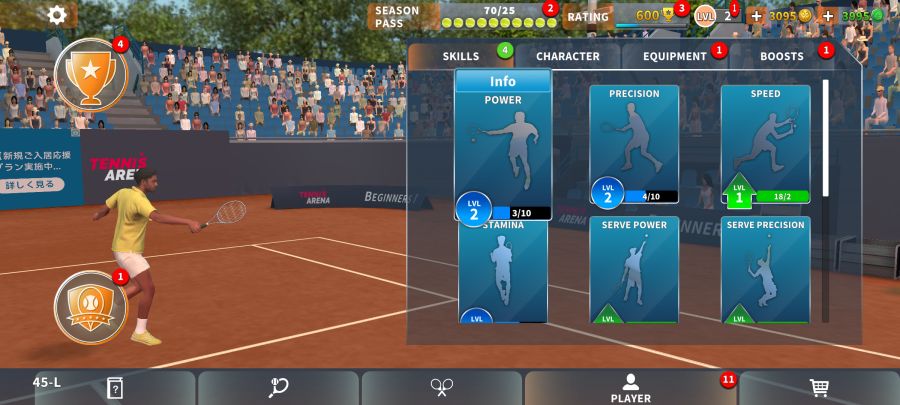
Task: Switch to the Character tab
Action: click(567, 56)
